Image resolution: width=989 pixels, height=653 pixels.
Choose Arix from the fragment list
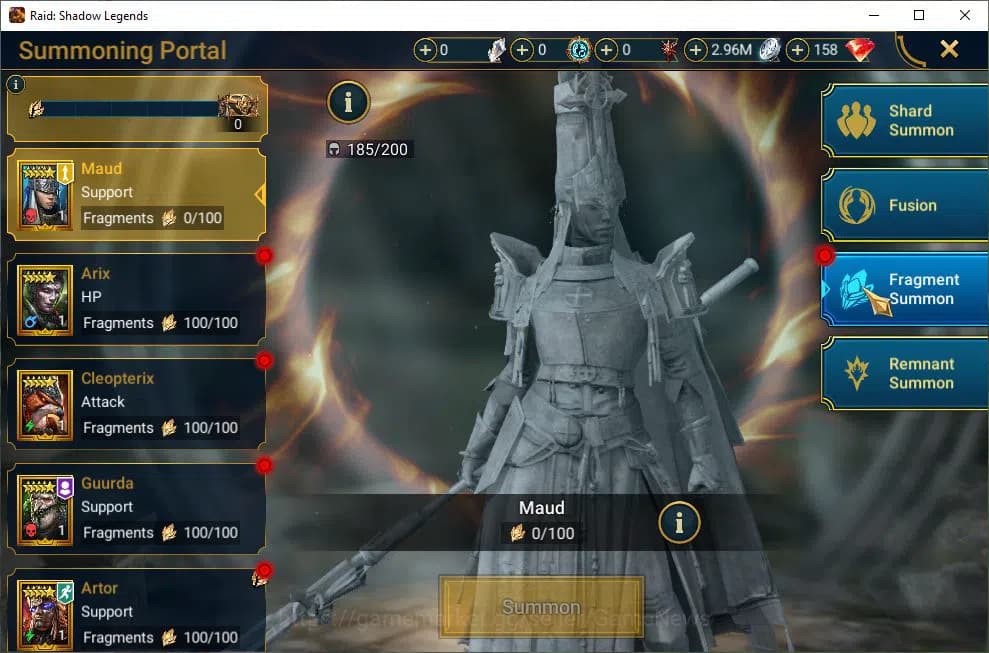(x=137, y=299)
